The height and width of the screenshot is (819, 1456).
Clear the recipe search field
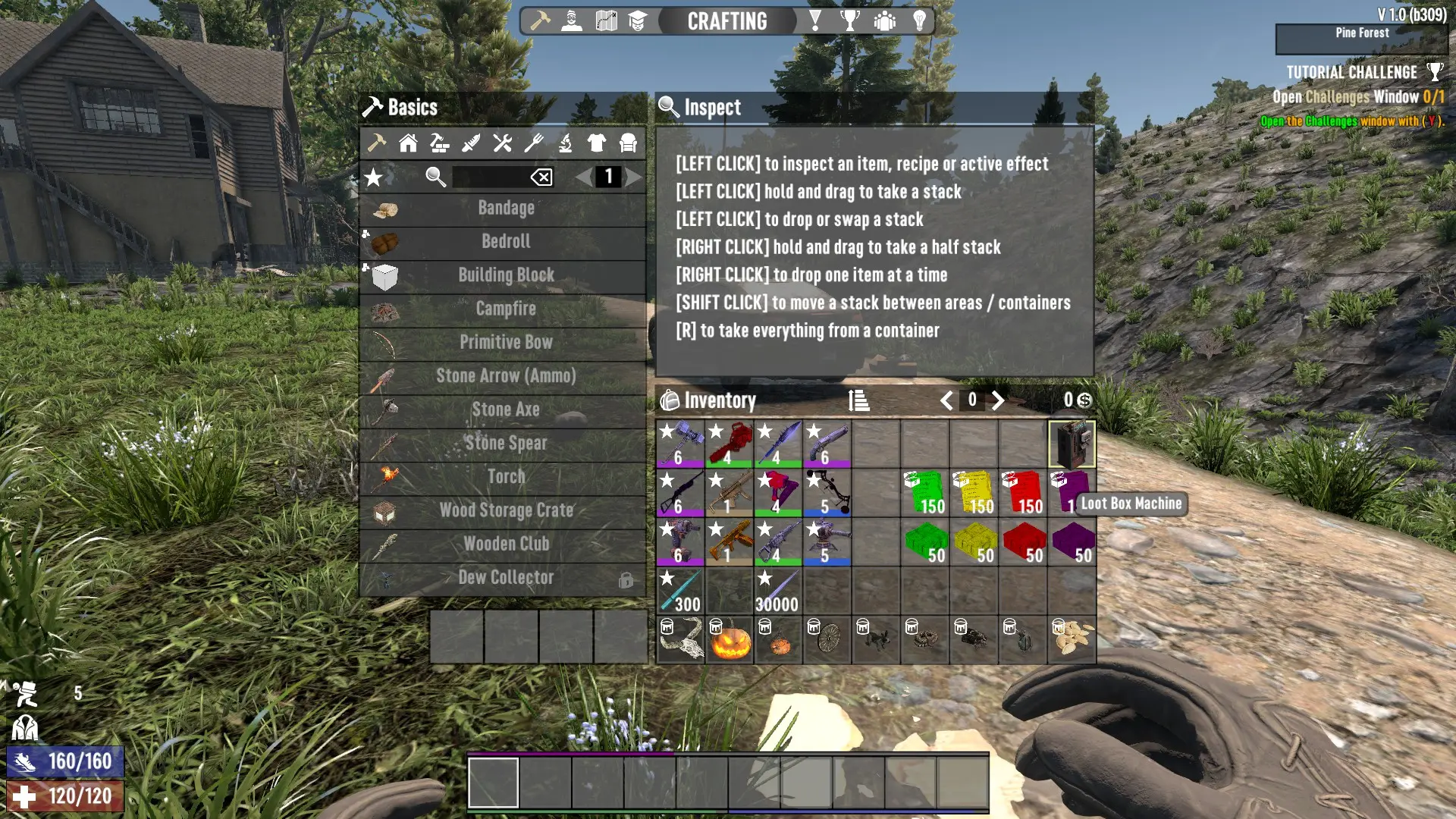tap(541, 177)
